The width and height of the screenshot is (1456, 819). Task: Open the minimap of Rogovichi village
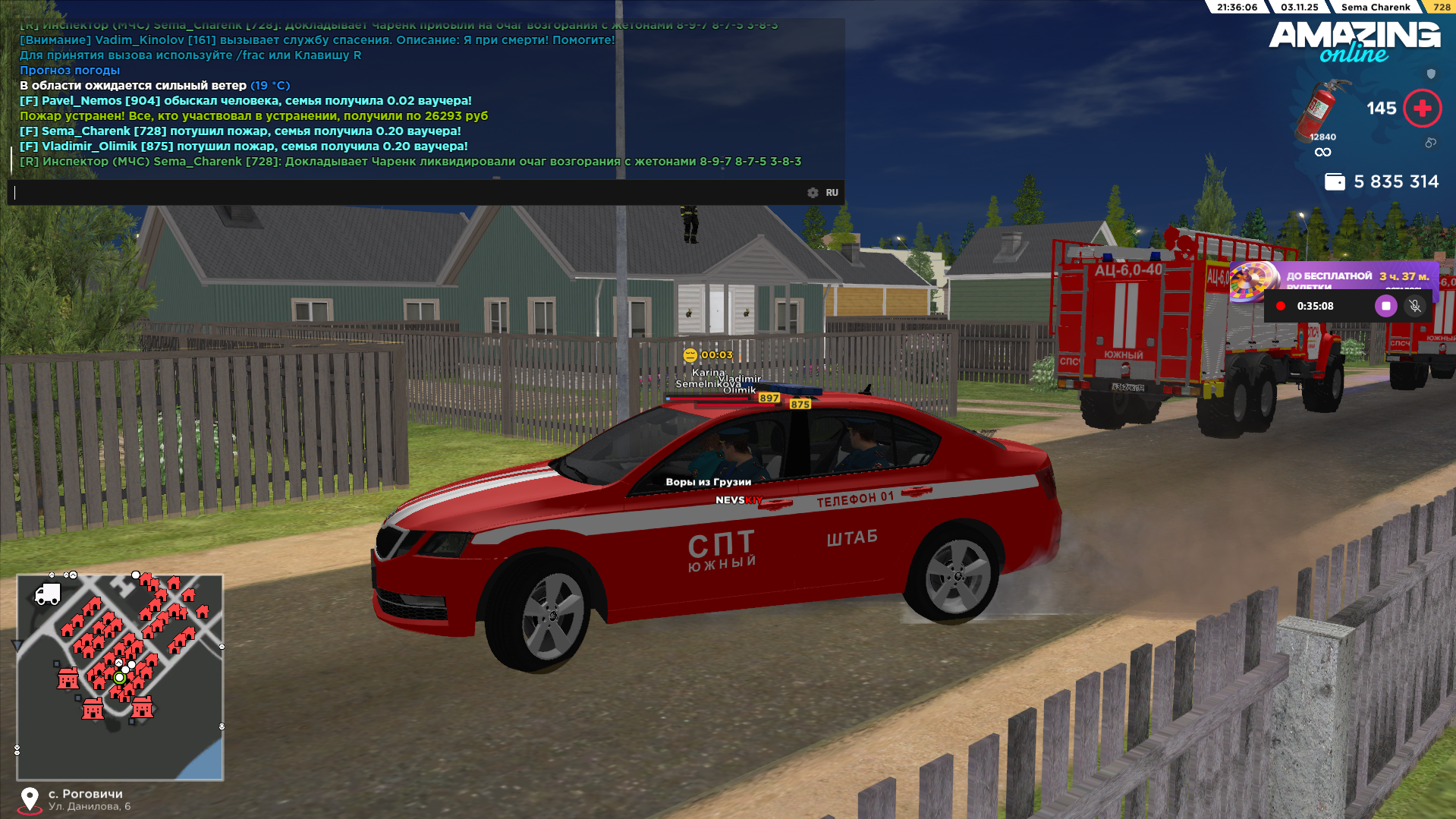[120, 677]
